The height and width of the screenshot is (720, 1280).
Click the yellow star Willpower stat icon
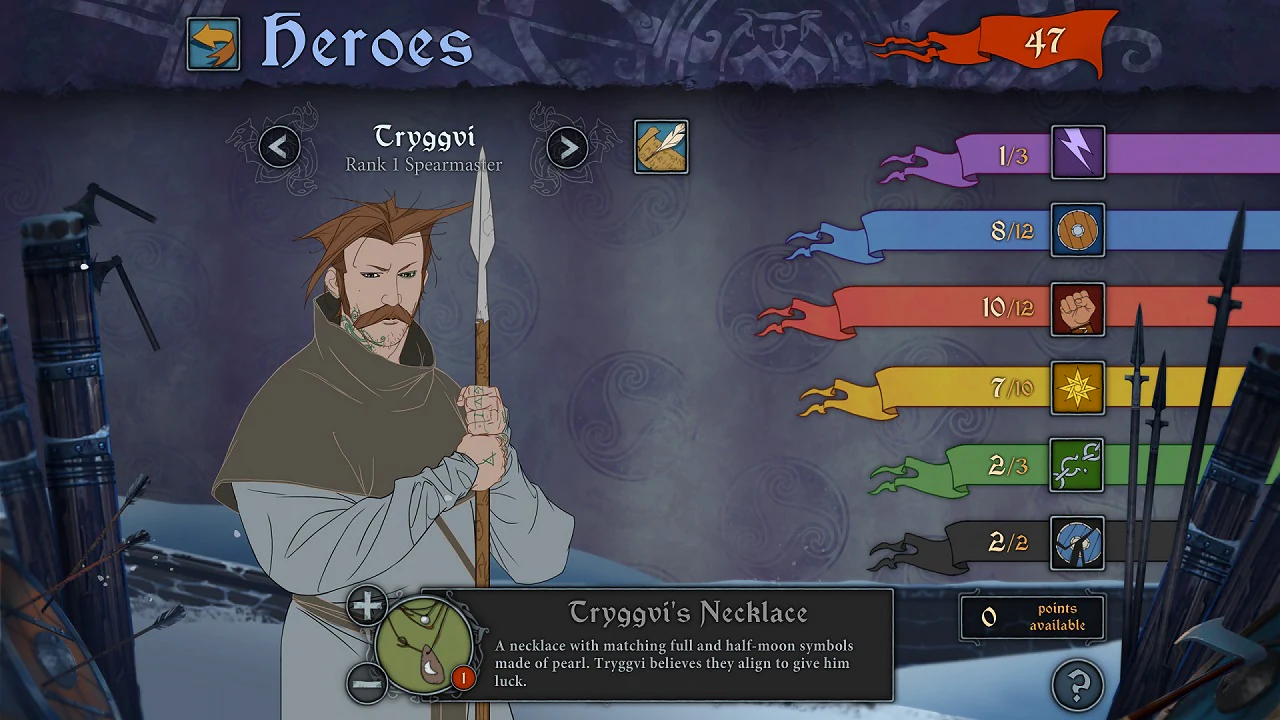click(x=1077, y=389)
